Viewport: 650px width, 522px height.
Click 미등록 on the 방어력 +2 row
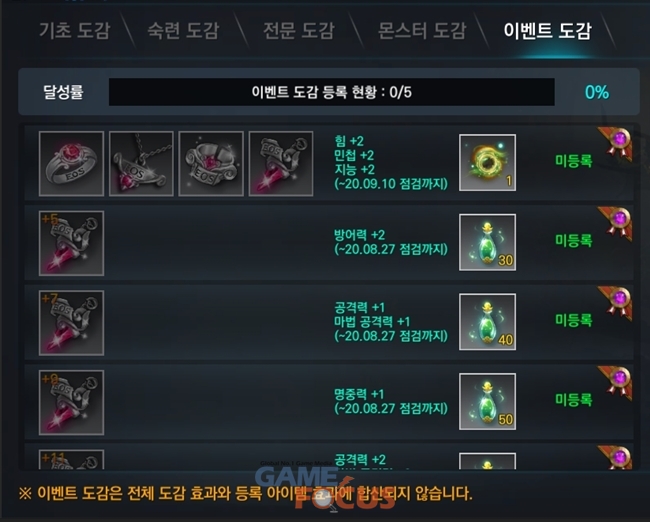(x=573, y=241)
